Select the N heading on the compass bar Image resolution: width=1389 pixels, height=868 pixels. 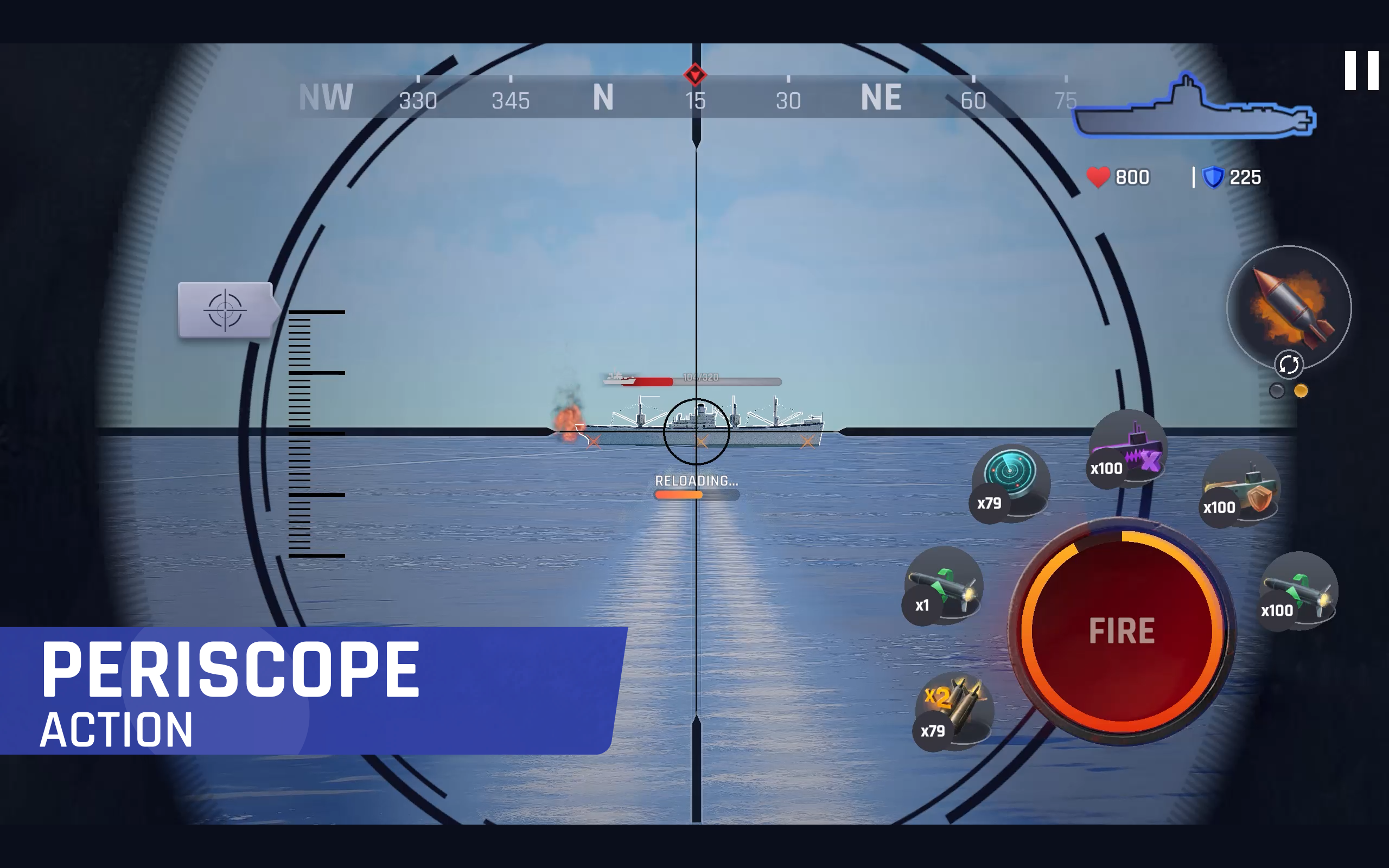coord(604,98)
